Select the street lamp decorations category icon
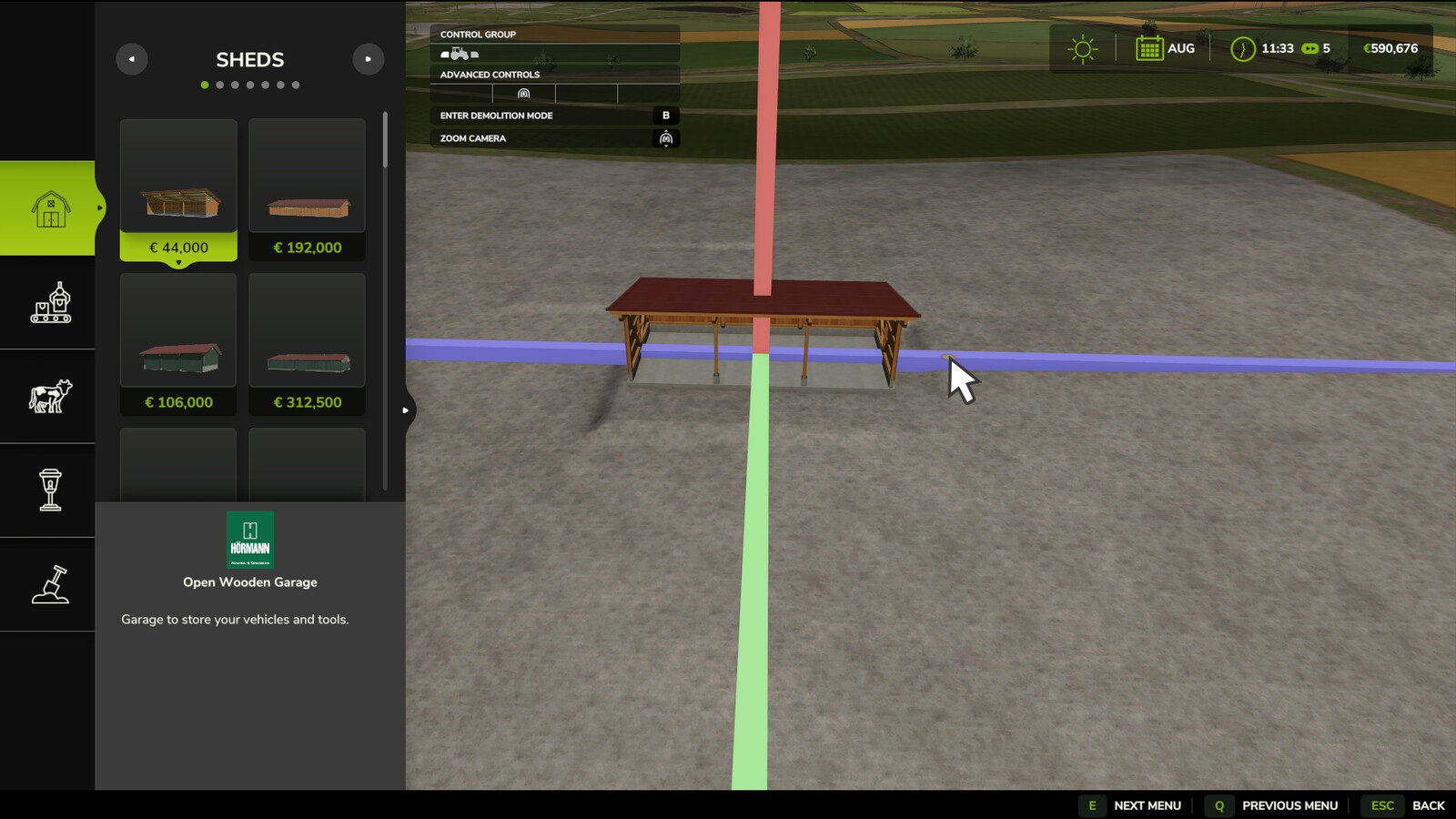Image resolution: width=1456 pixels, height=819 pixels. (51, 489)
